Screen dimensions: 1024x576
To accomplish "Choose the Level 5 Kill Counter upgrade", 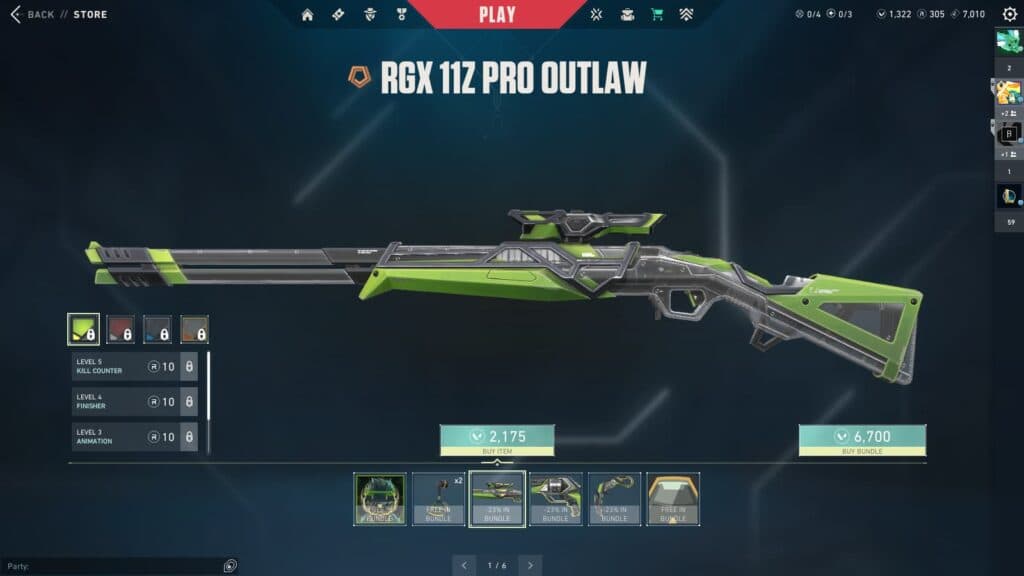I will 134,367.
